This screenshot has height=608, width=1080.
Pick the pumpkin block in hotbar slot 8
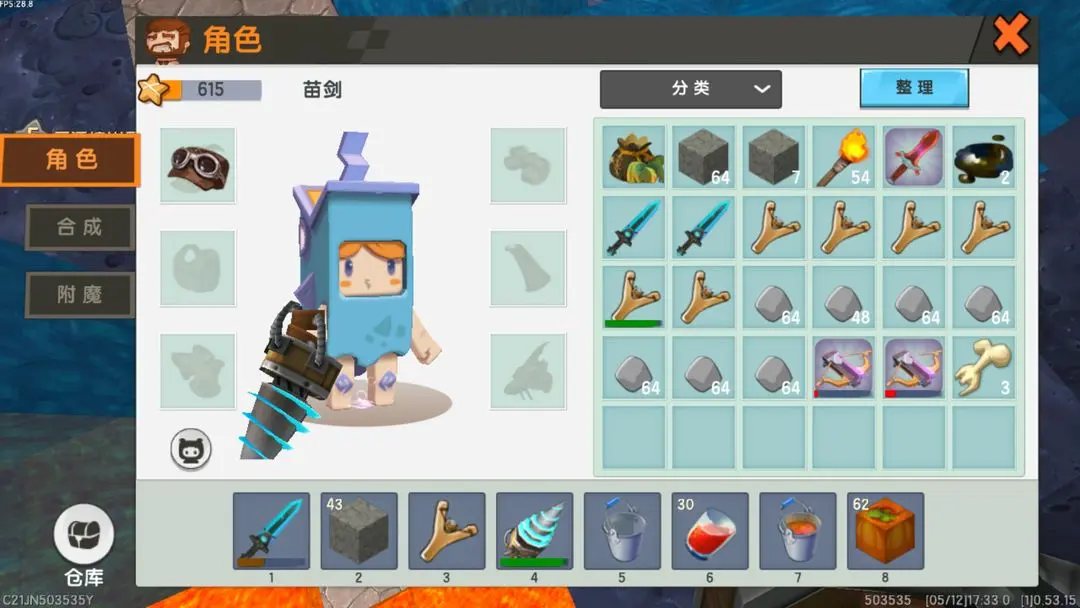[885, 531]
